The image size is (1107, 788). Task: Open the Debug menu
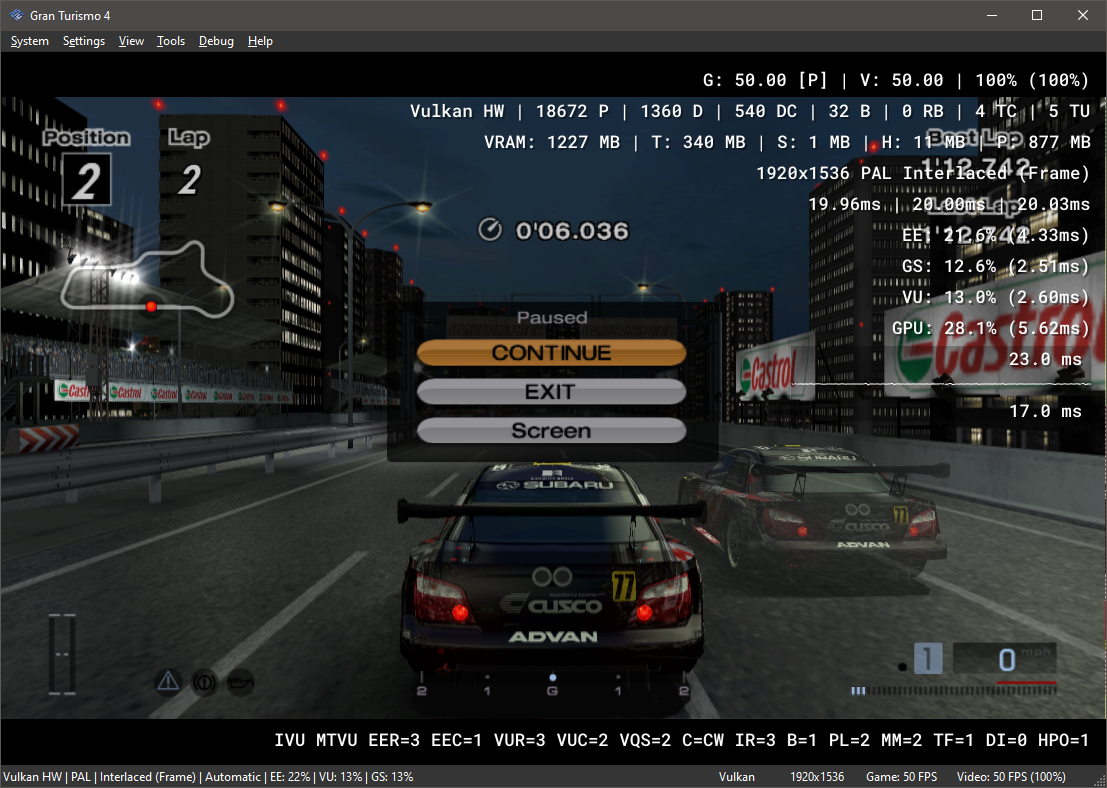[216, 41]
